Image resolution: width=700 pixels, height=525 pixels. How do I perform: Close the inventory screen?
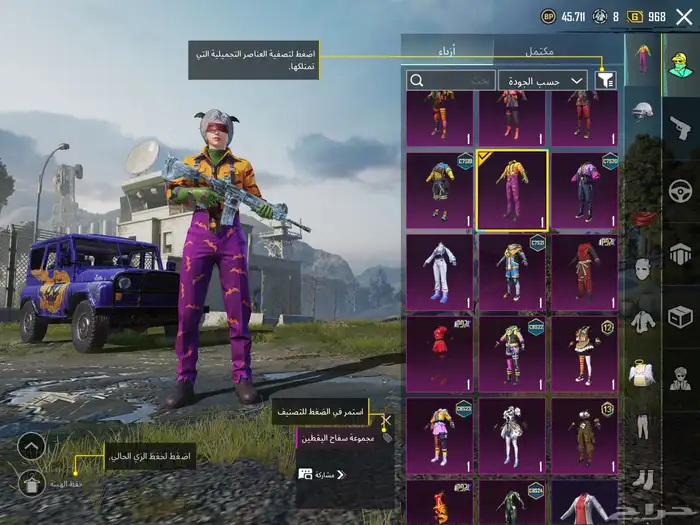(684, 16)
